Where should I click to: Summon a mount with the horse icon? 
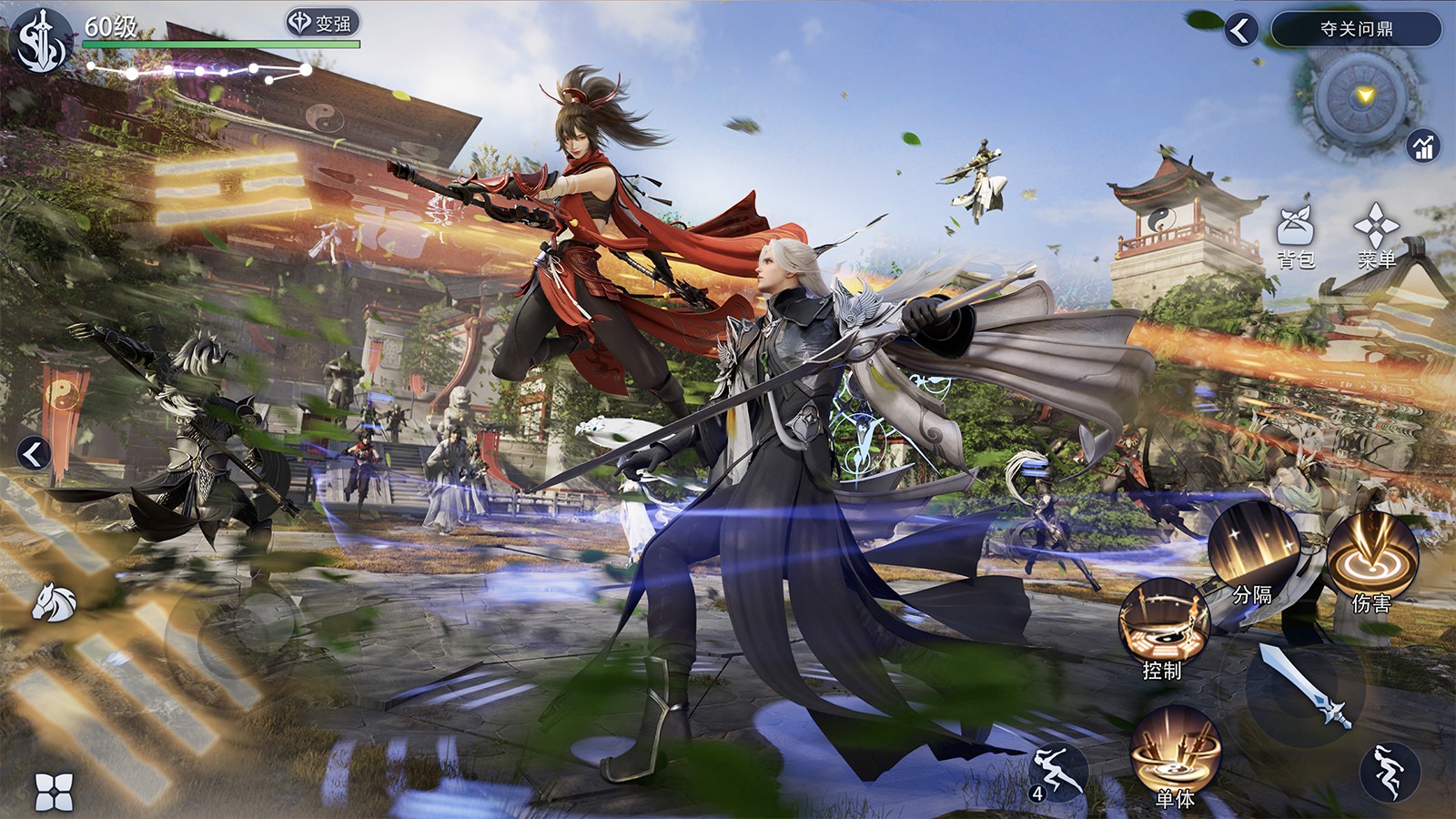(x=55, y=601)
